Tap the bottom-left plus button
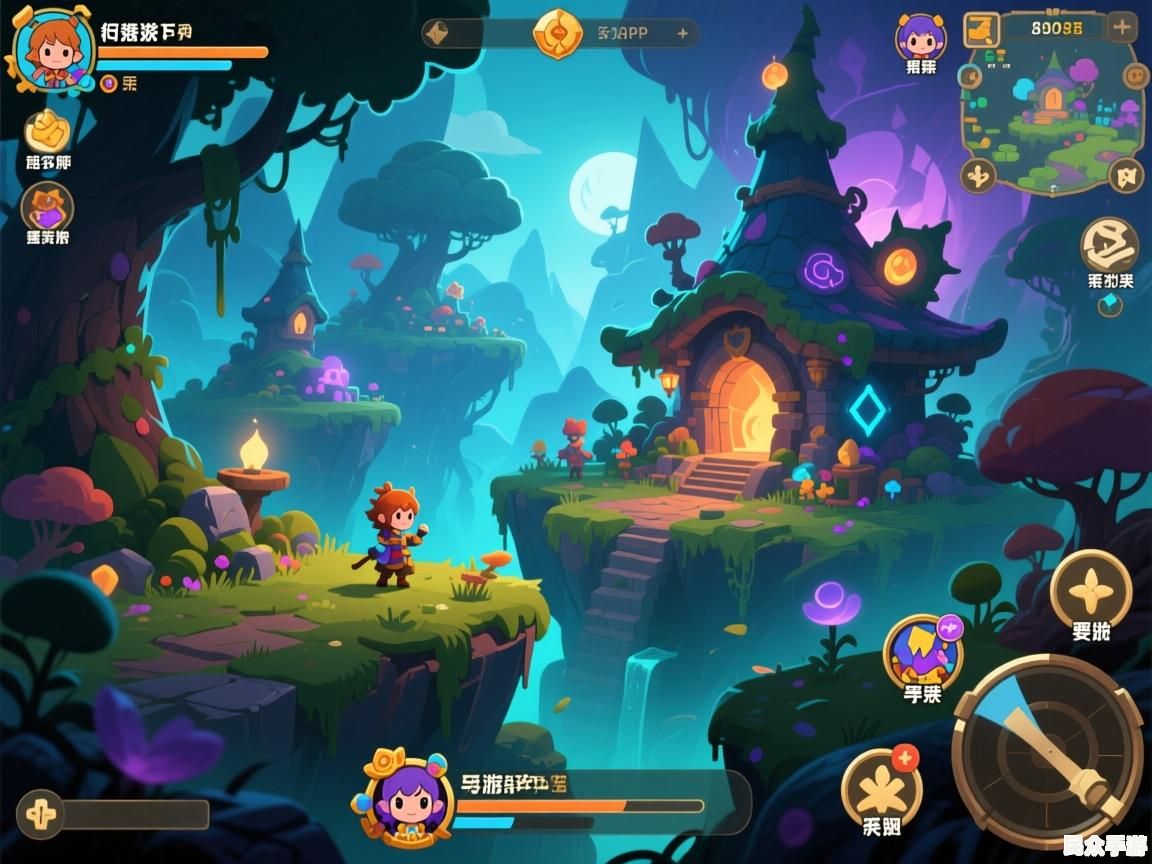The height and width of the screenshot is (864, 1152). coord(41,812)
